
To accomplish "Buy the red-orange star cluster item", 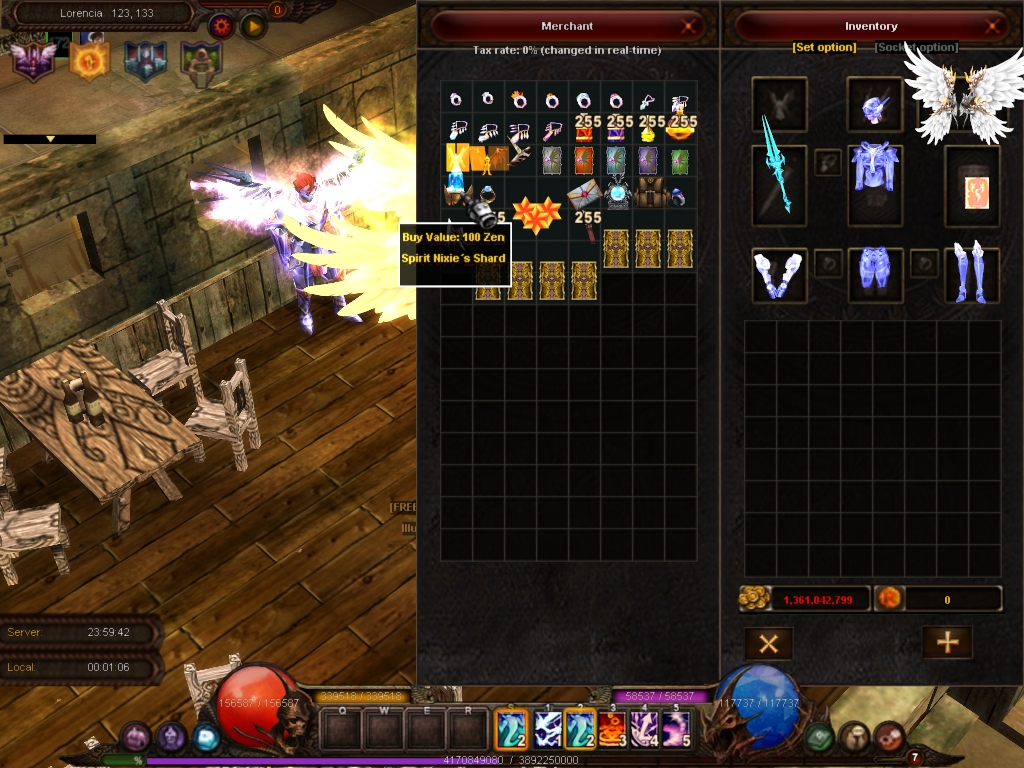I will click(536, 214).
